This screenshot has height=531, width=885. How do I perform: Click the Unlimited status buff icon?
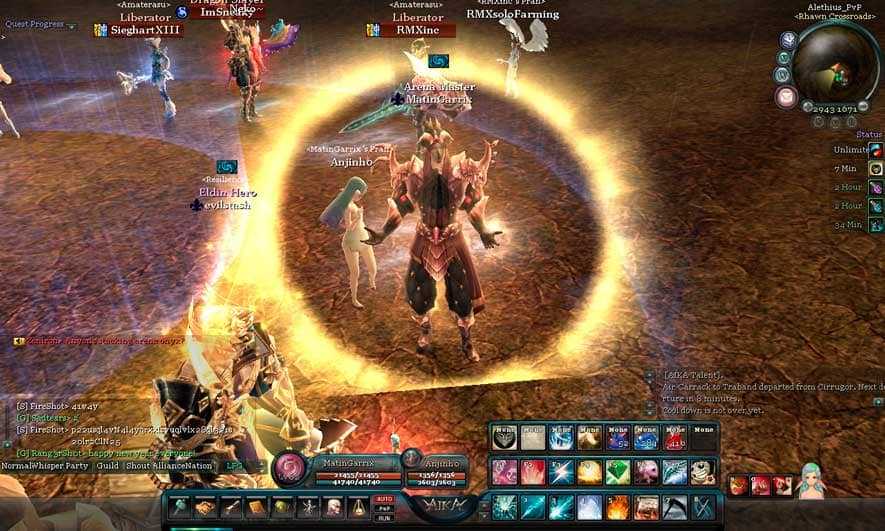click(x=875, y=149)
